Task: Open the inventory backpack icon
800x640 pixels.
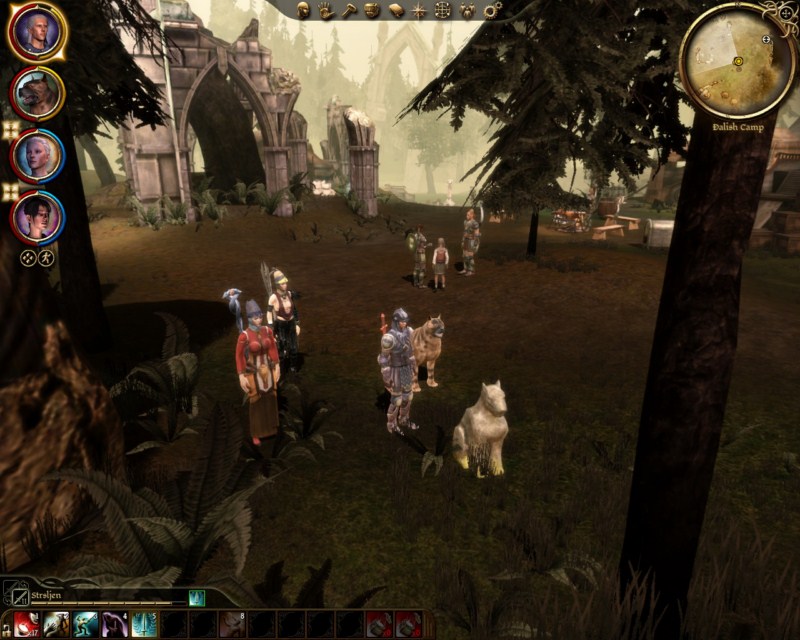Action: 372,10
